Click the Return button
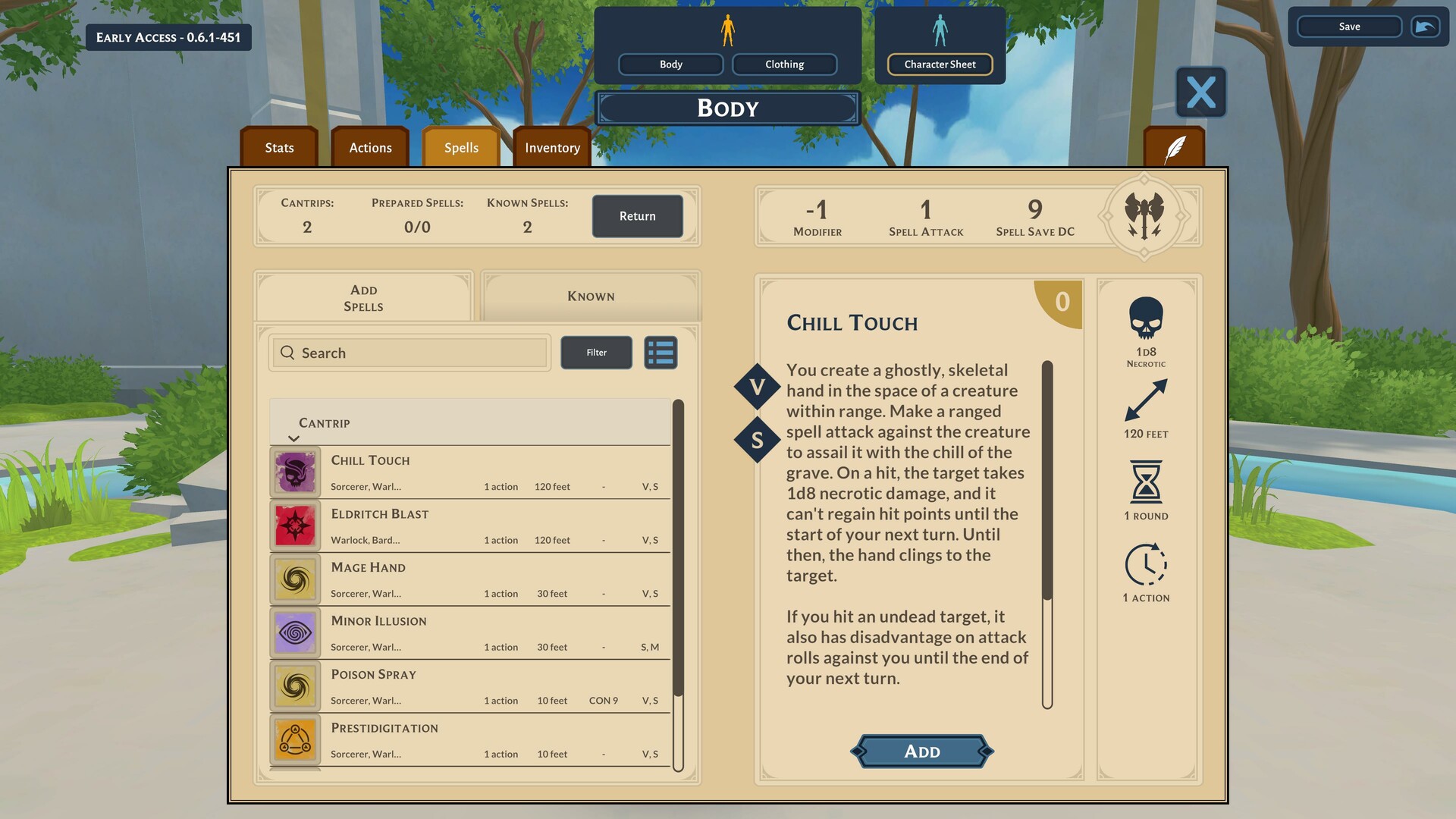Image resolution: width=1456 pixels, height=819 pixels. pos(637,216)
